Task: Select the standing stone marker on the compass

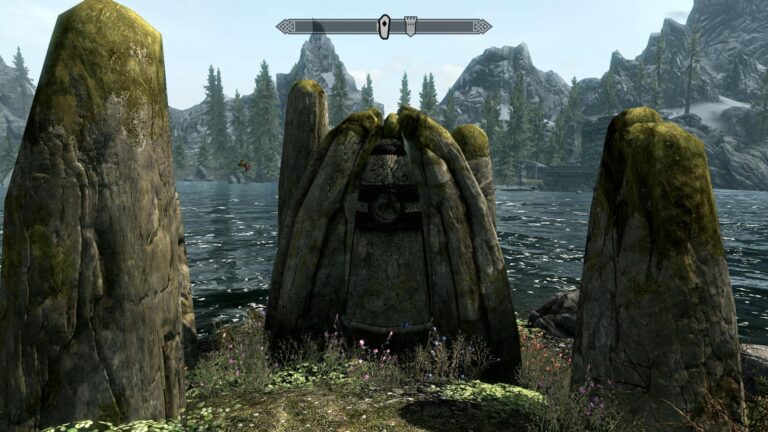Action: click(384, 27)
